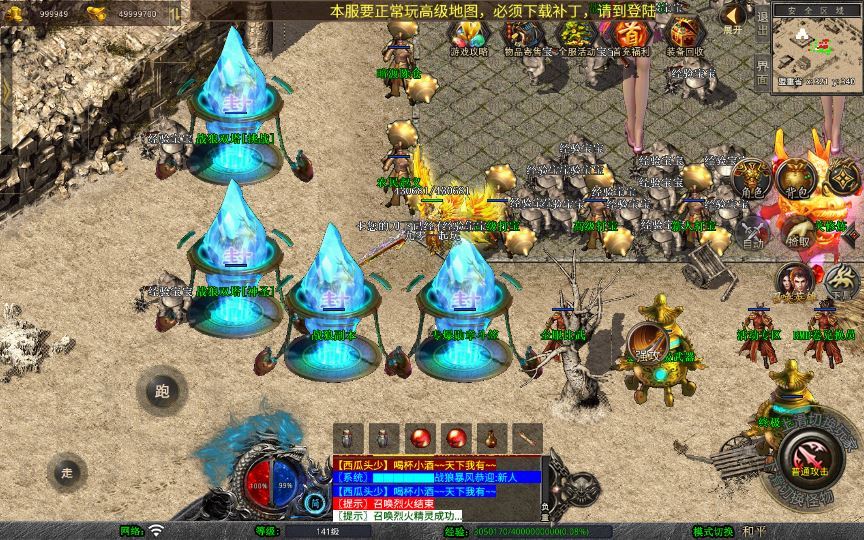Tap the 拾取 pick-up hand button
The image size is (864, 540).
(x=797, y=232)
